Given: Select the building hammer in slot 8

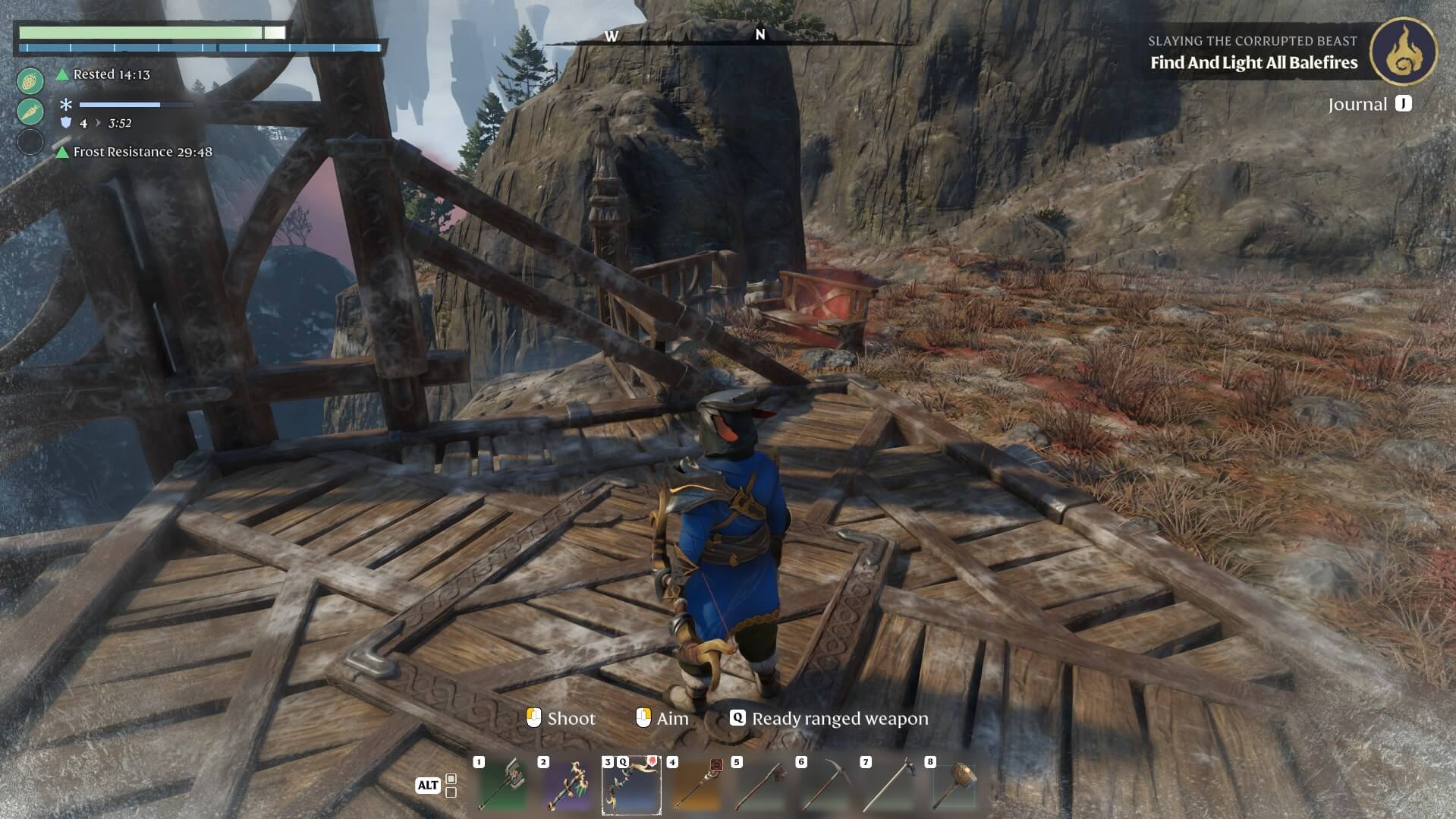Looking at the screenshot, I should pos(954,786).
